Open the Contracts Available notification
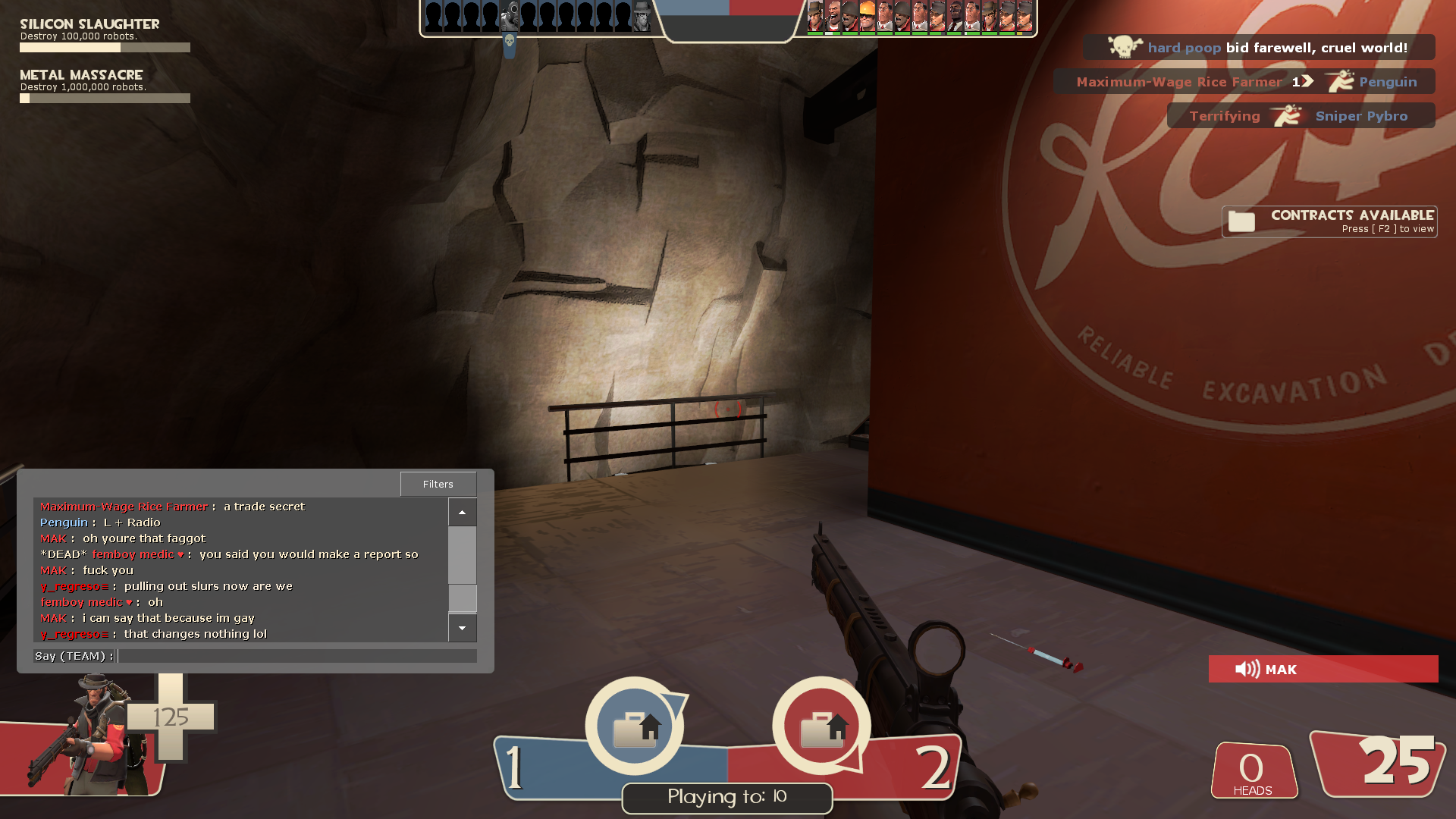1456x819 pixels. click(1329, 221)
